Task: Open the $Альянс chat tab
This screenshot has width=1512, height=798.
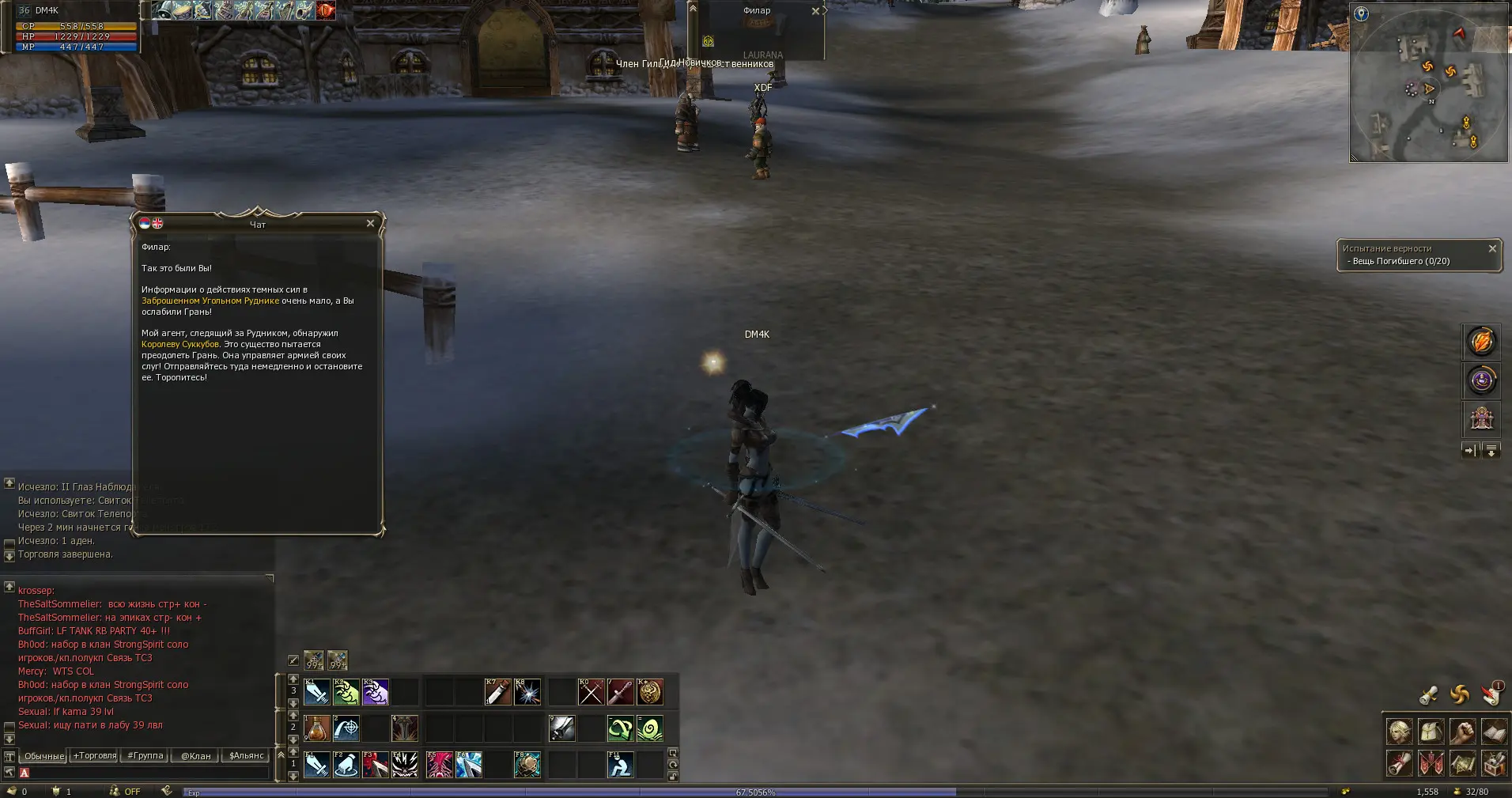Action: pos(247,756)
